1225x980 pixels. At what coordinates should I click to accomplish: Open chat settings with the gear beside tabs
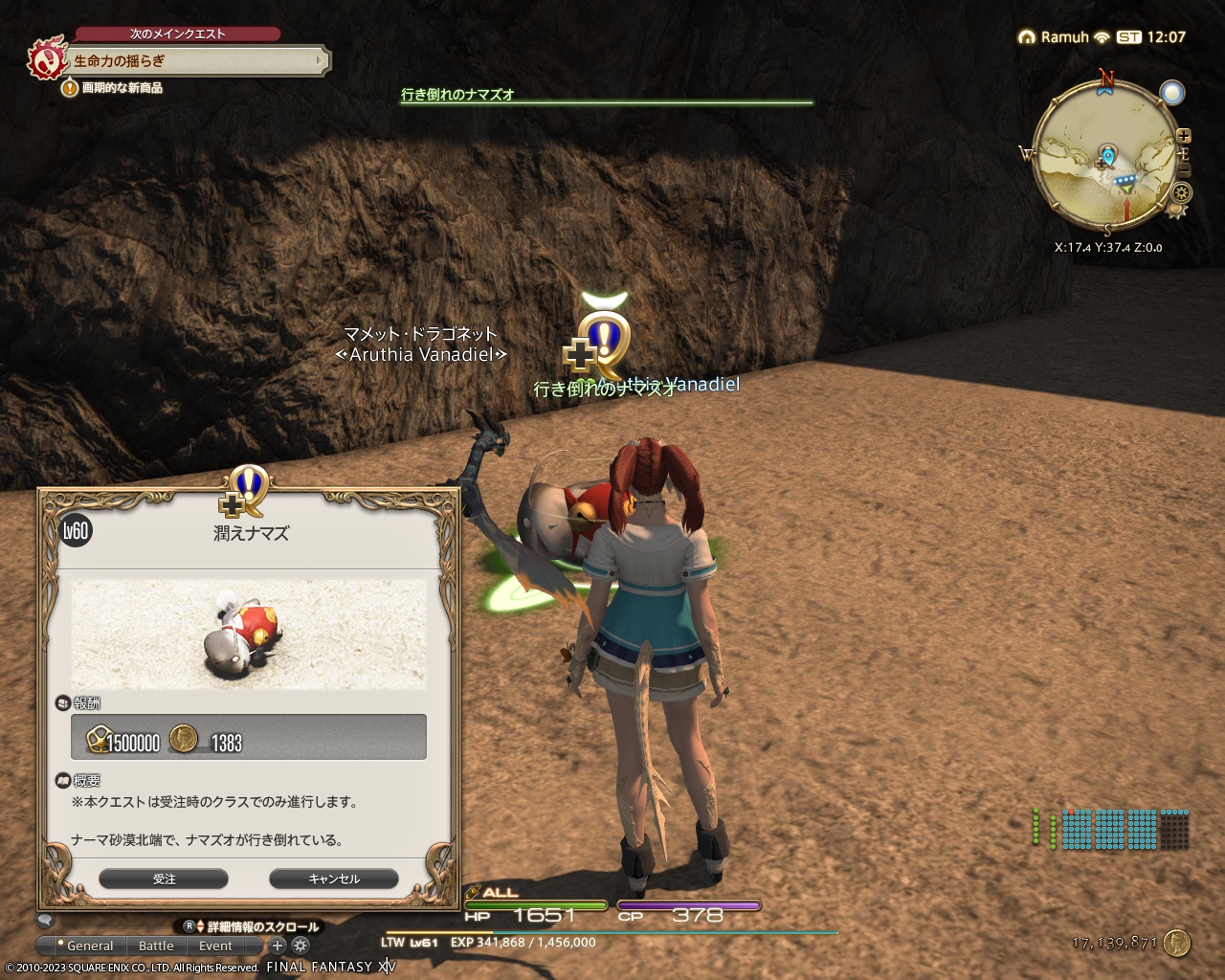[x=300, y=945]
